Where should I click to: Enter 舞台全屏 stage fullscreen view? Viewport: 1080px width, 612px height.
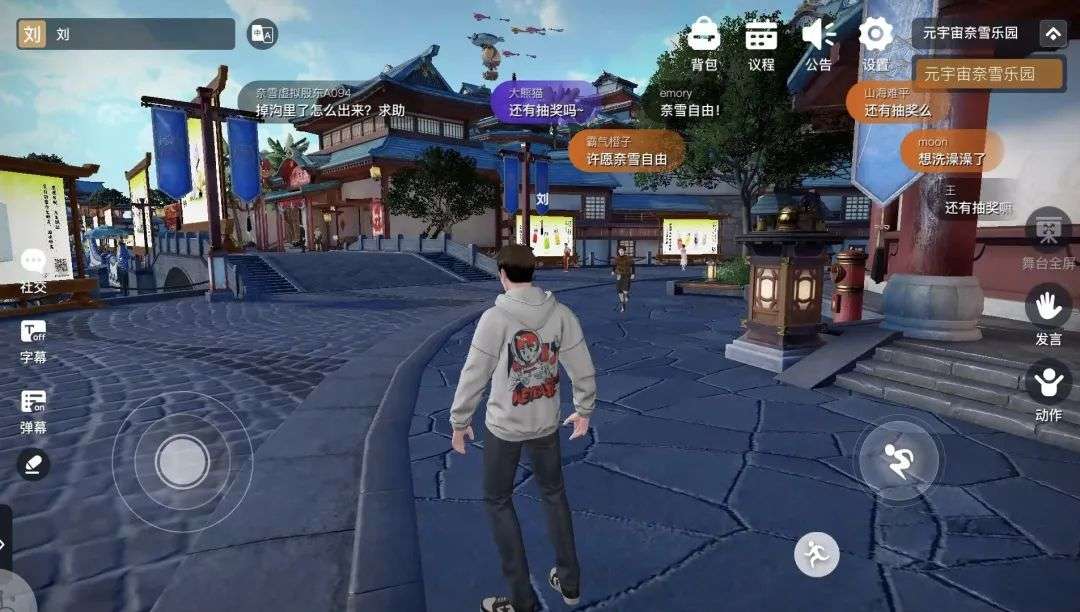(x=1048, y=238)
